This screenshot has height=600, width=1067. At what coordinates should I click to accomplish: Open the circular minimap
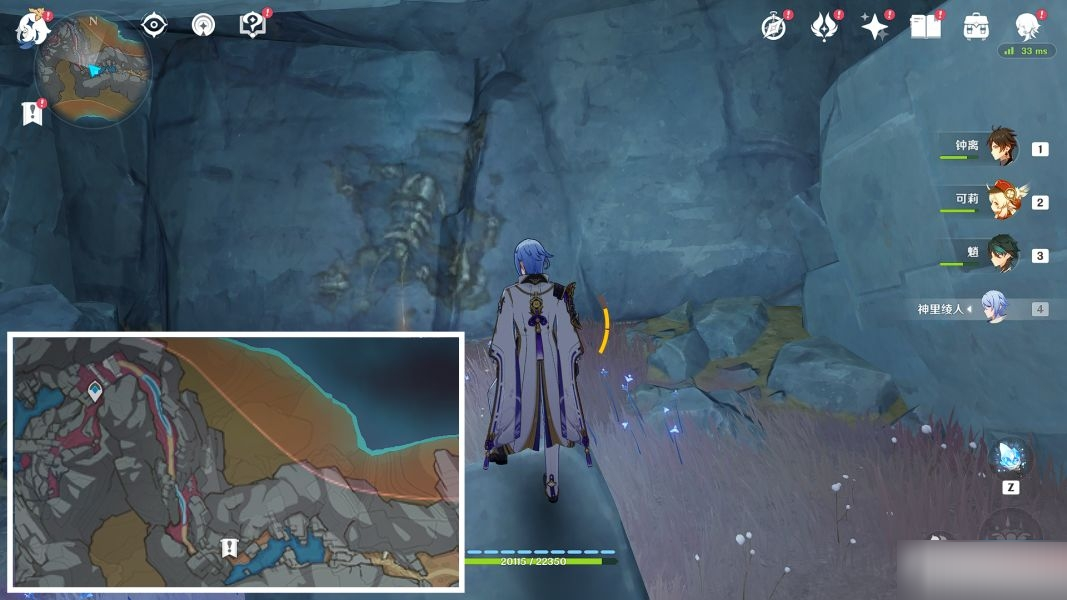pyautogui.click(x=92, y=70)
